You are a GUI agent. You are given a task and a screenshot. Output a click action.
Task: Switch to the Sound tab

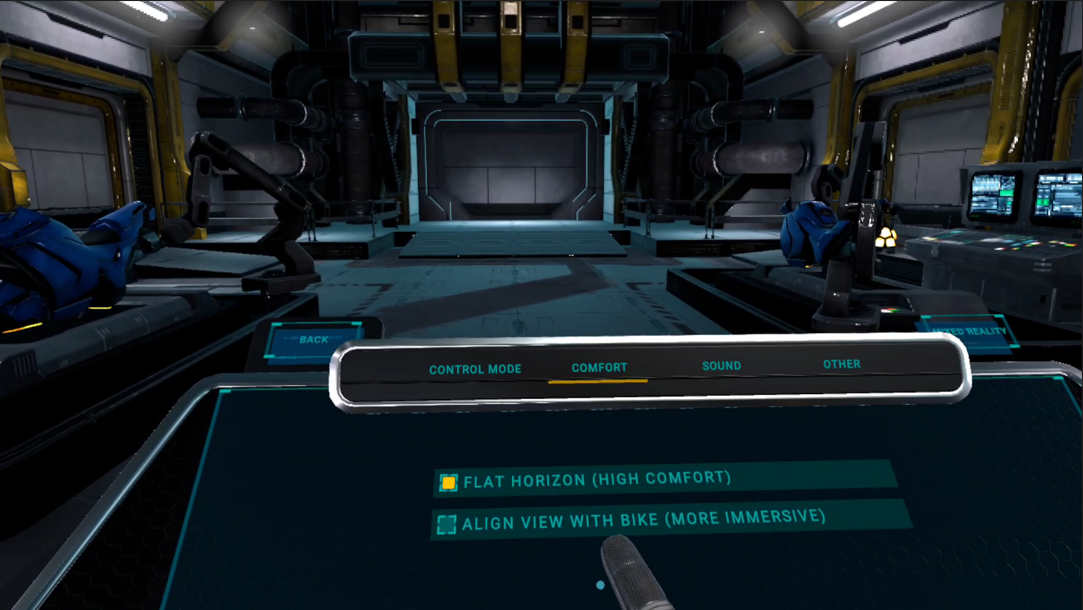(x=721, y=366)
